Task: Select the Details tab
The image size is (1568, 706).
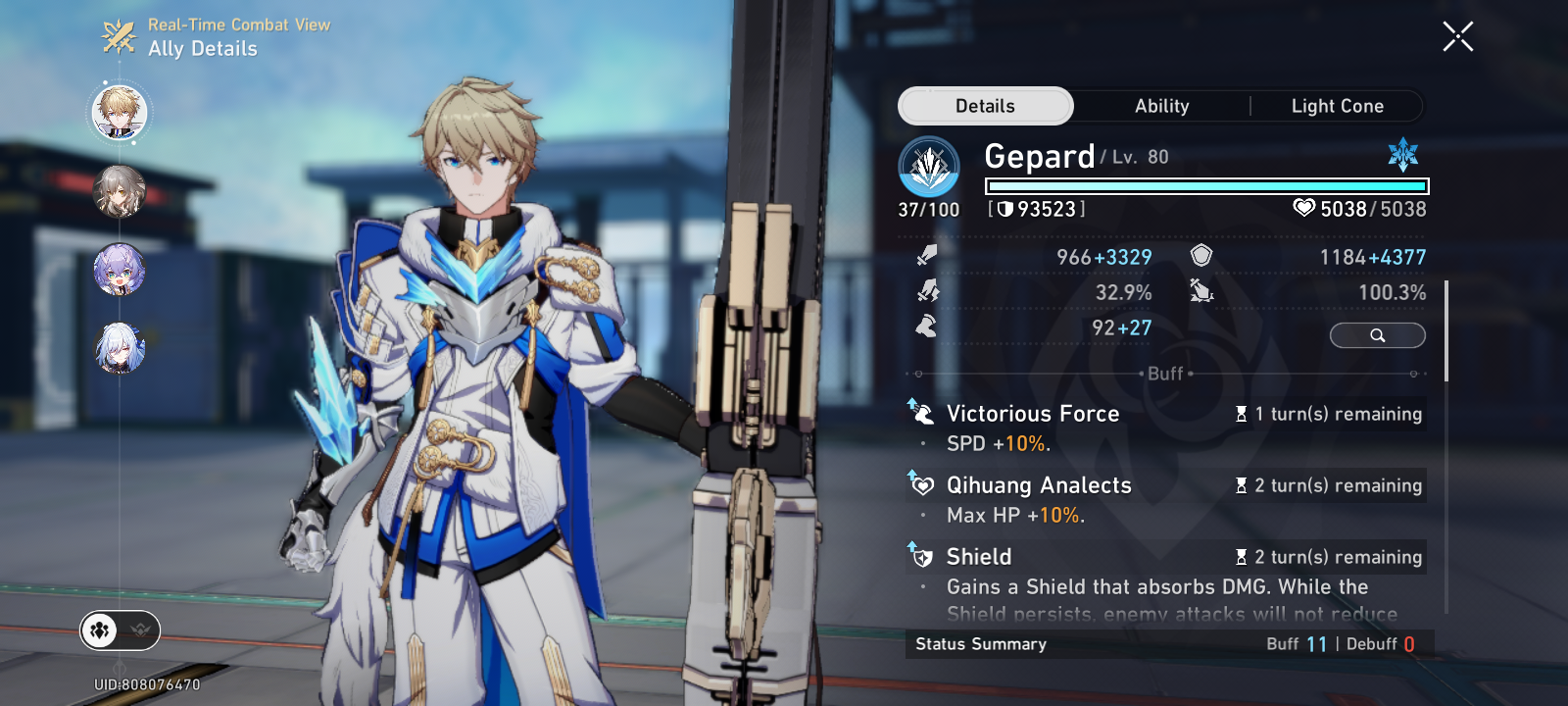Action: [985, 105]
